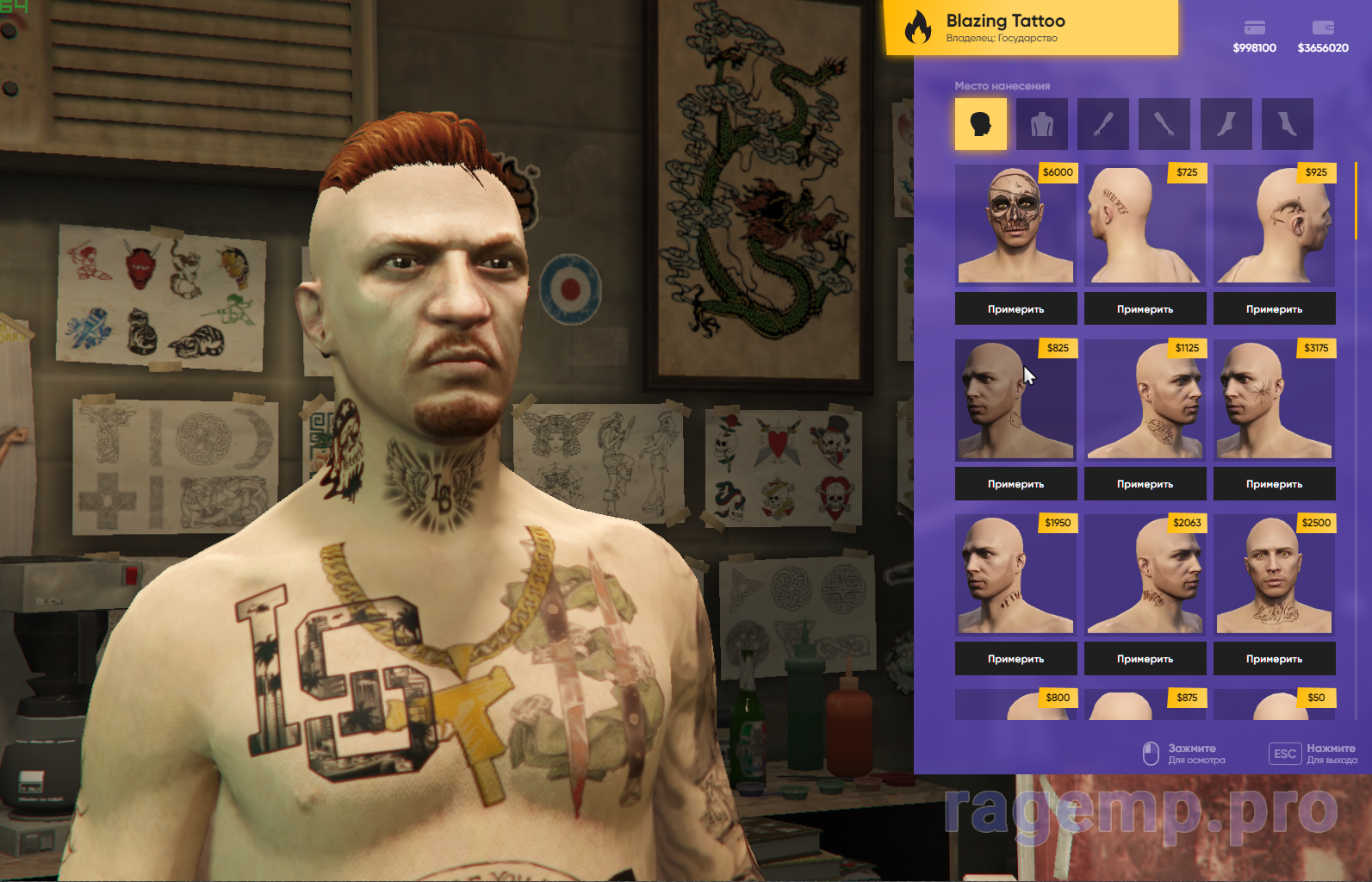
Task: Switch to the torso placement tab
Action: coord(1041,124)
